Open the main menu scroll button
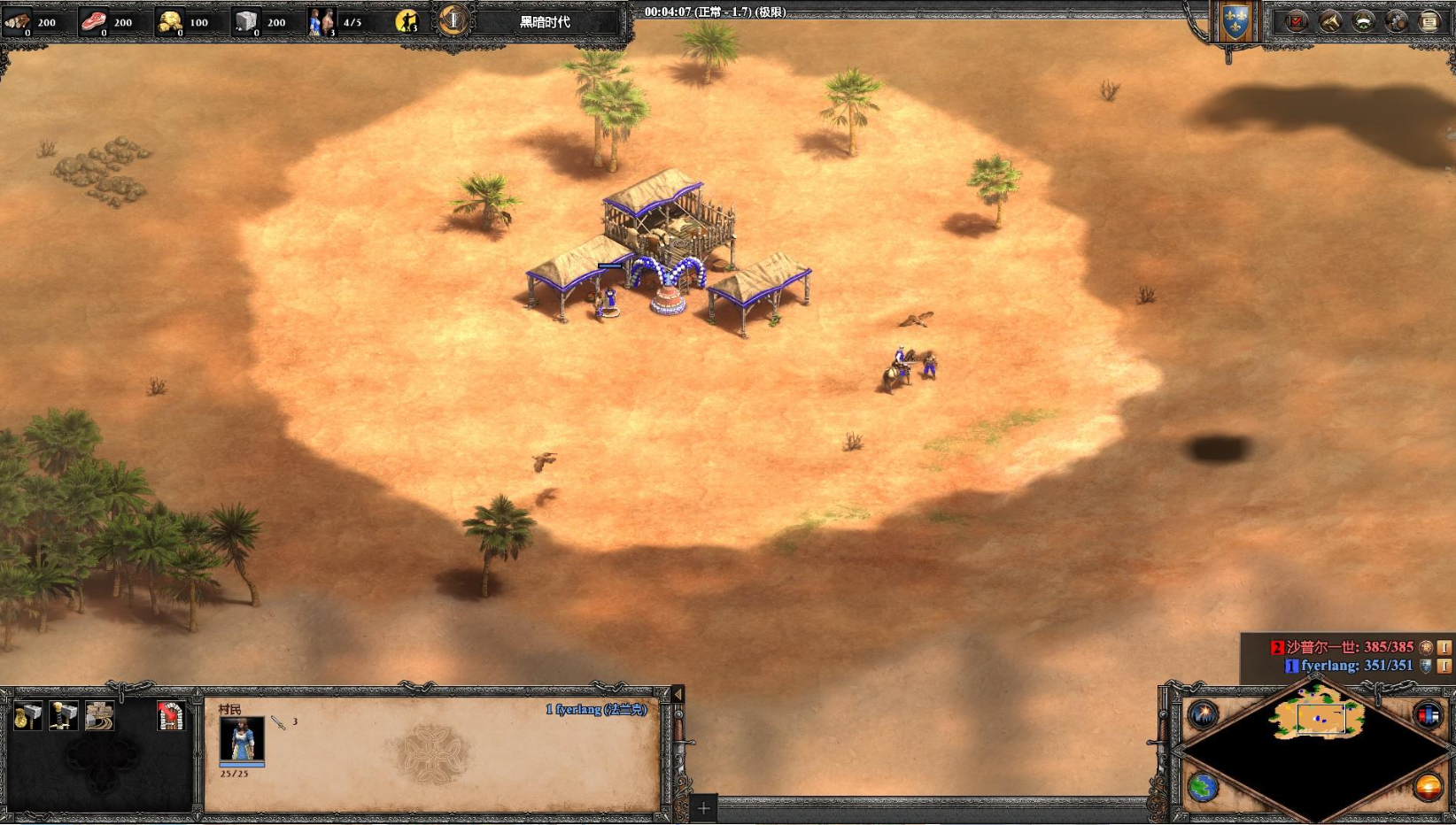Screen dimensions: 1456x825 point(1429,21)
